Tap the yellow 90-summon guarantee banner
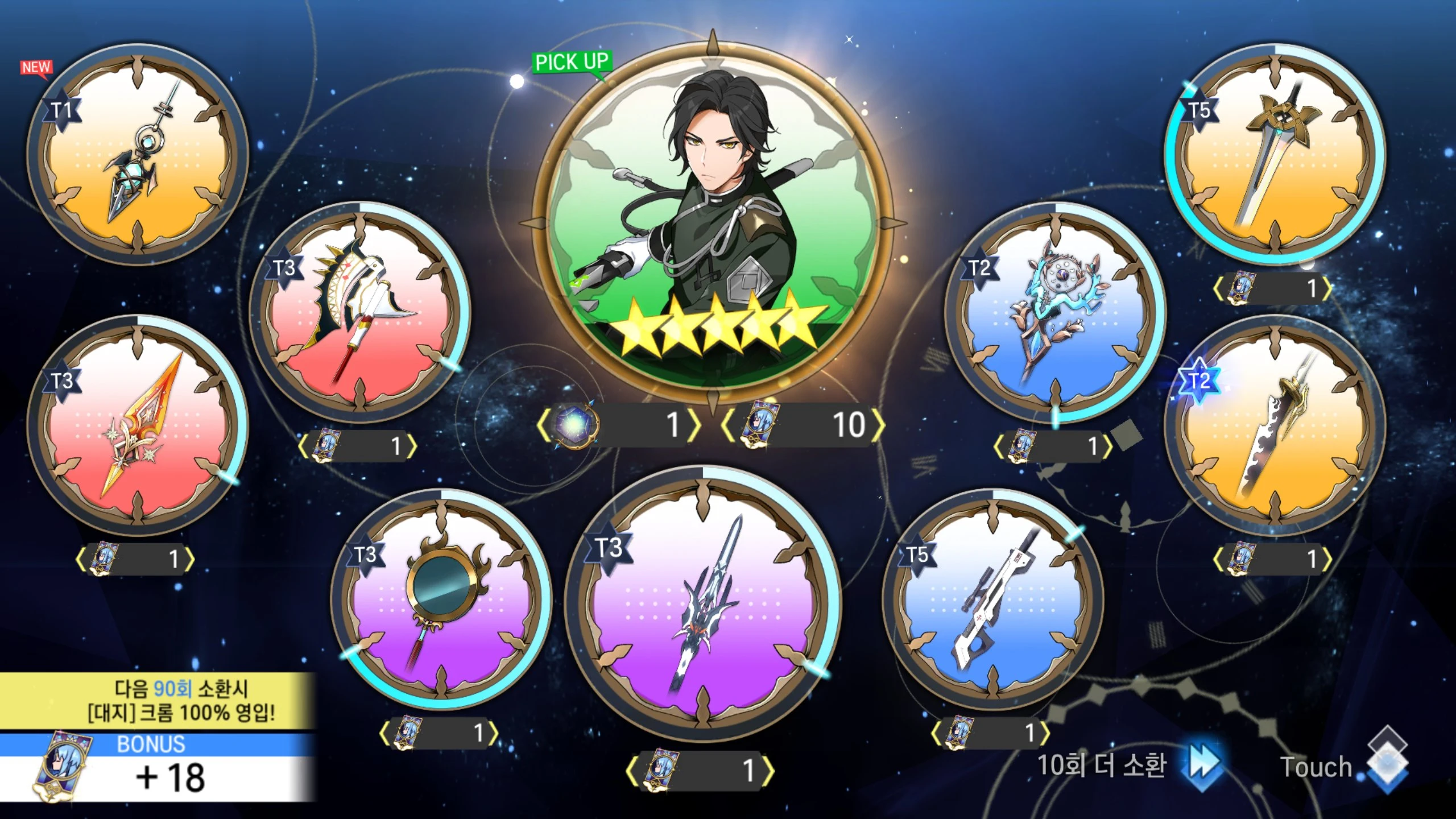 (x=157, y=701)
